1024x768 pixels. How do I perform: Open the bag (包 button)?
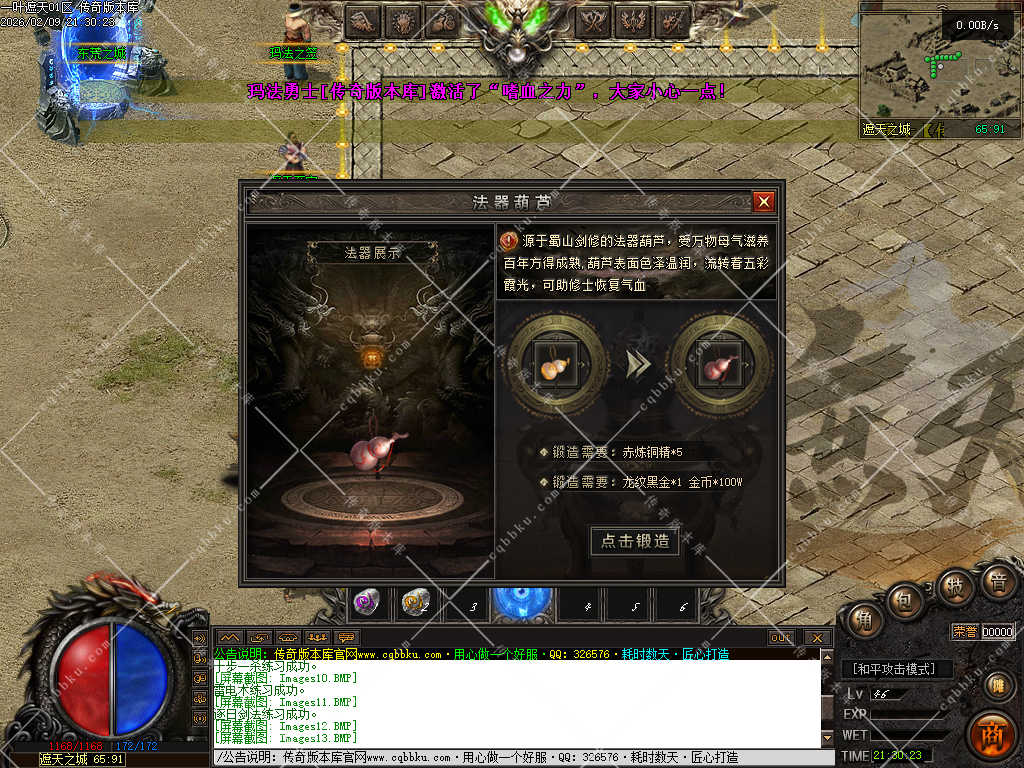[x=905, y=600]
